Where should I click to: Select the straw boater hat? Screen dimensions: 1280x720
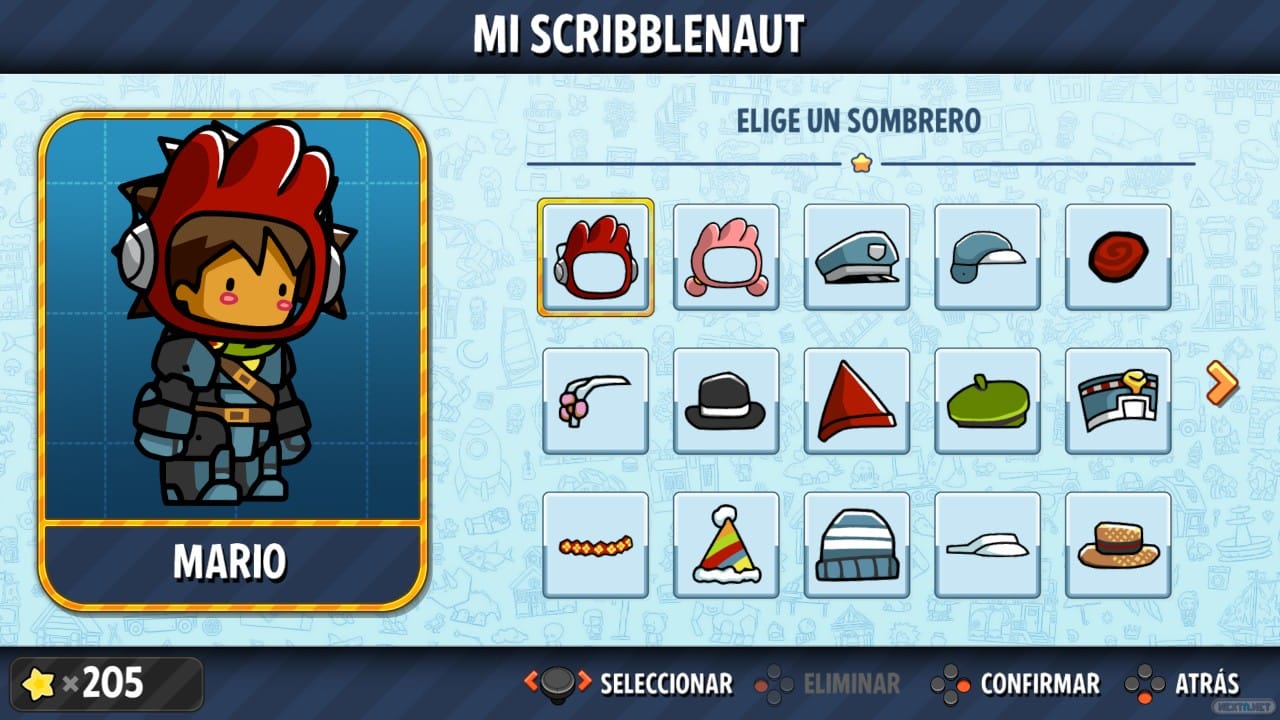pos(1118,545)
